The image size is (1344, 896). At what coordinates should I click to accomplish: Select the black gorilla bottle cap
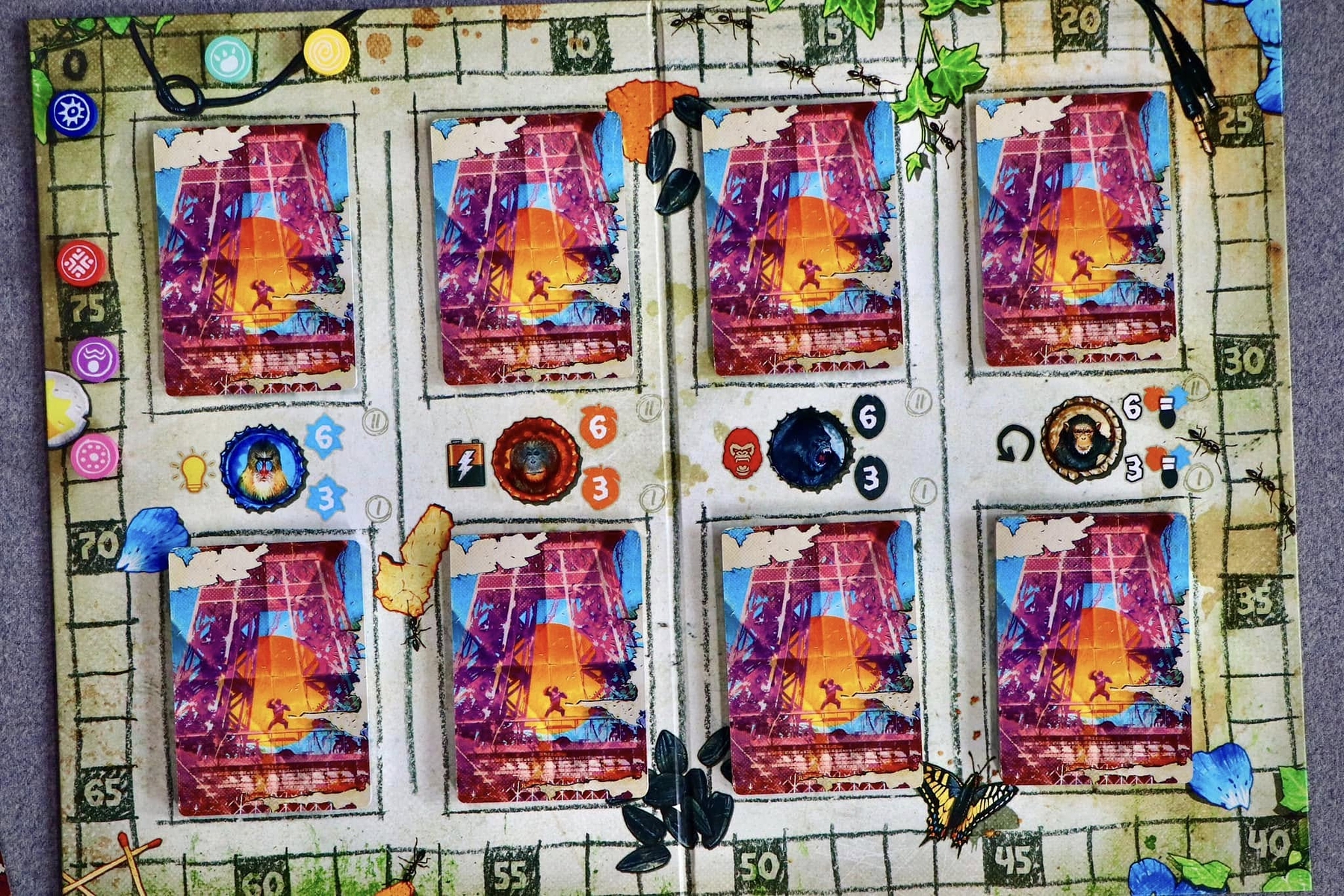pos(810,449)
